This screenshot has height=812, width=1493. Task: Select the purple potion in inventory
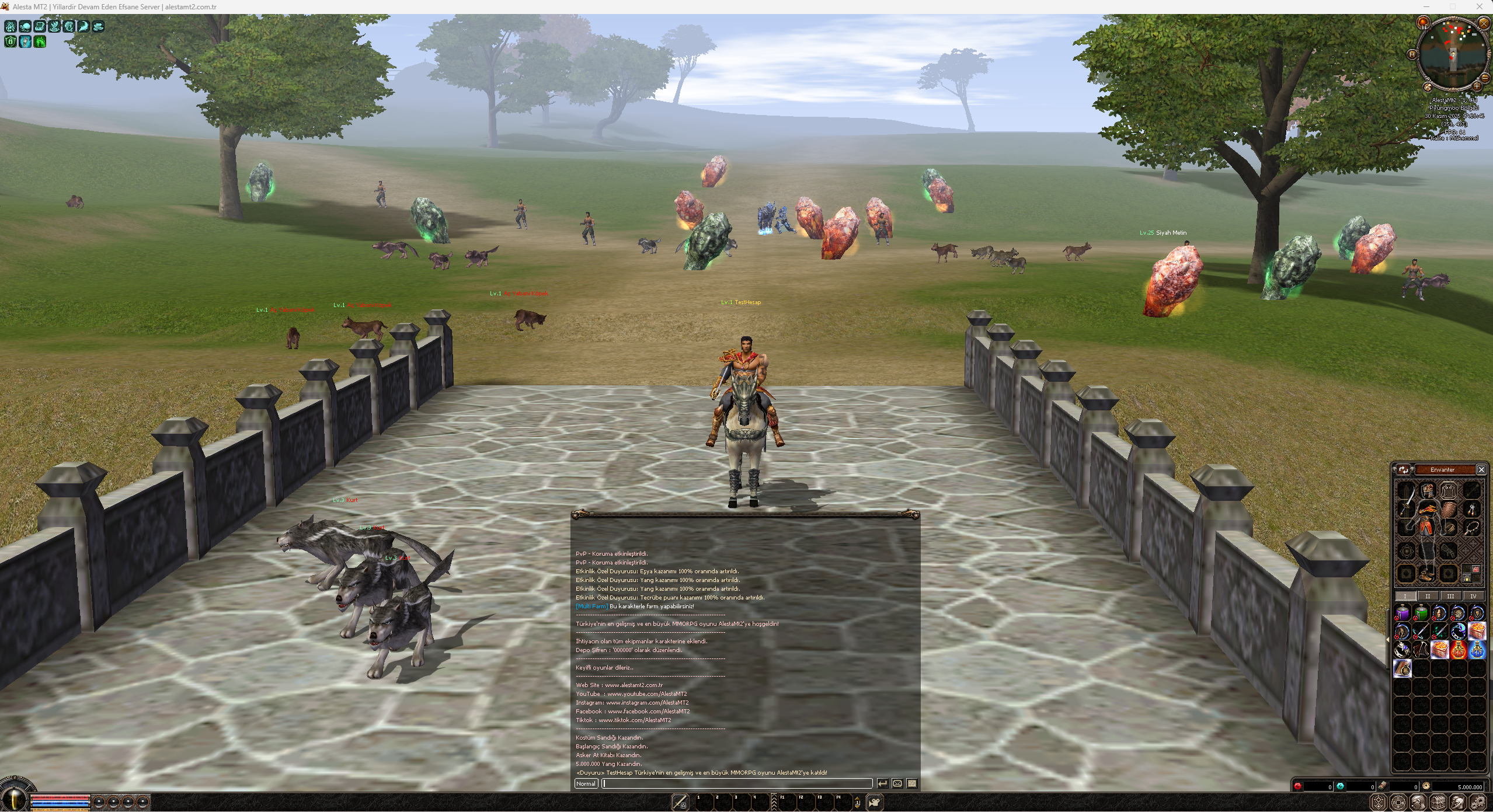point(1402,613)
